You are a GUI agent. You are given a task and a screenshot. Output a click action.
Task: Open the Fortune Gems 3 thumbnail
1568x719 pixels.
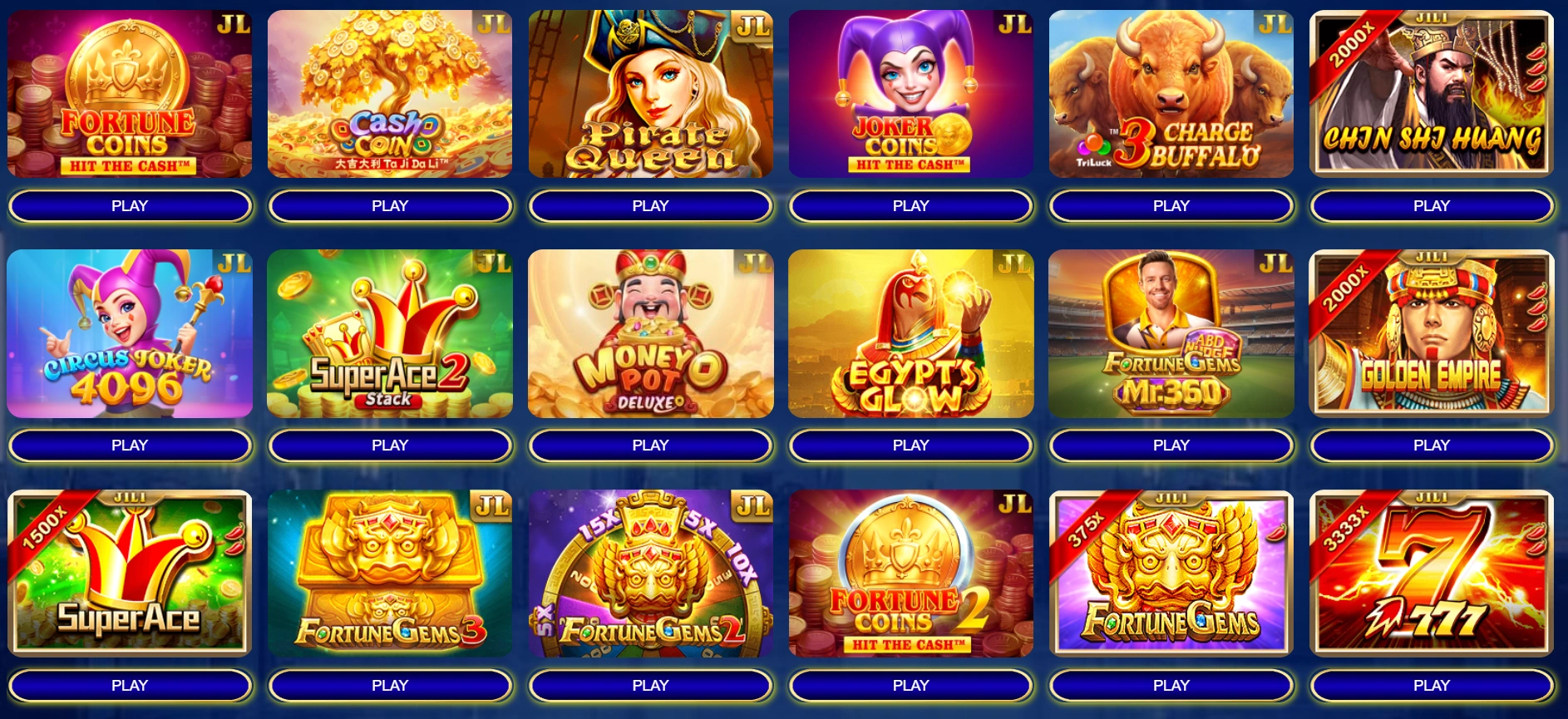tap(390, 574)
